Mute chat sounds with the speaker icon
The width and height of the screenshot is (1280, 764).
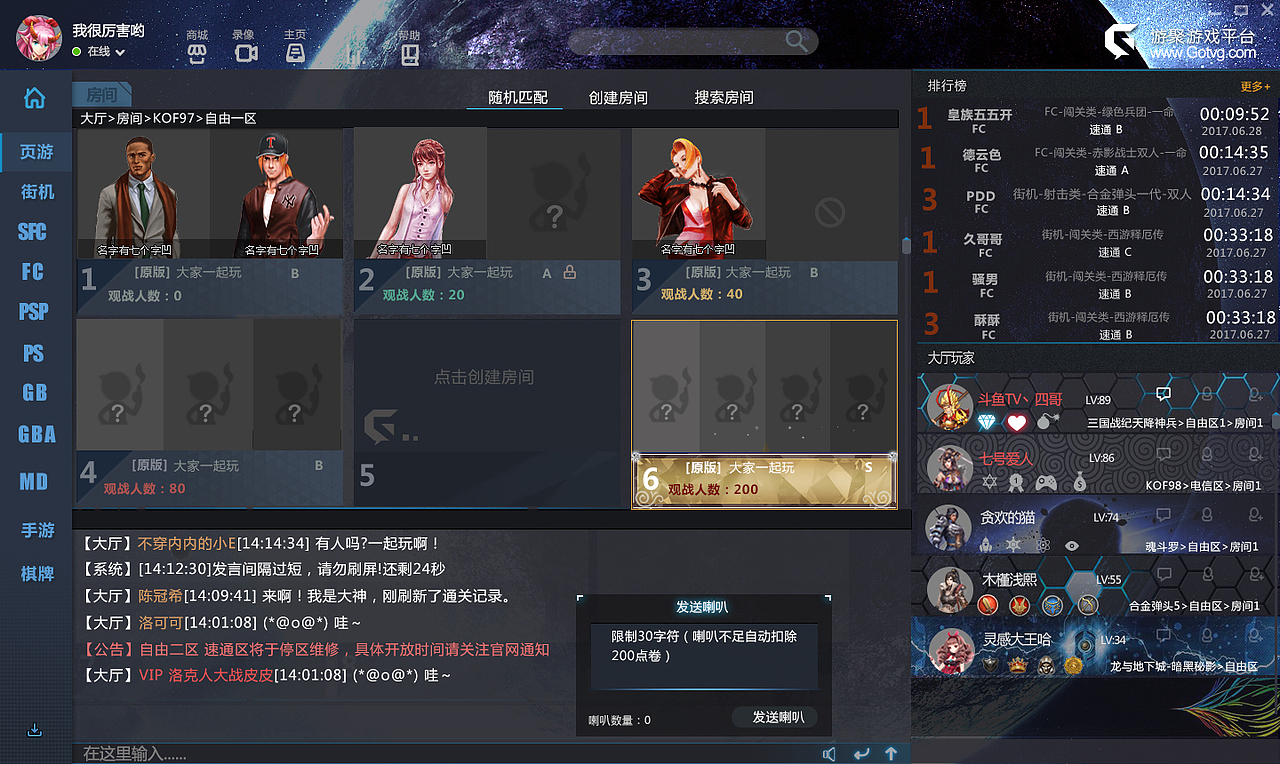point(830,753)
